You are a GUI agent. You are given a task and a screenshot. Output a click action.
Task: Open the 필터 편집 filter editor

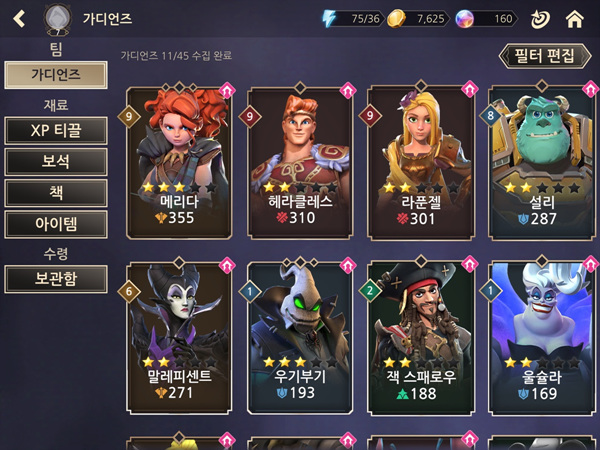[540, 55]
